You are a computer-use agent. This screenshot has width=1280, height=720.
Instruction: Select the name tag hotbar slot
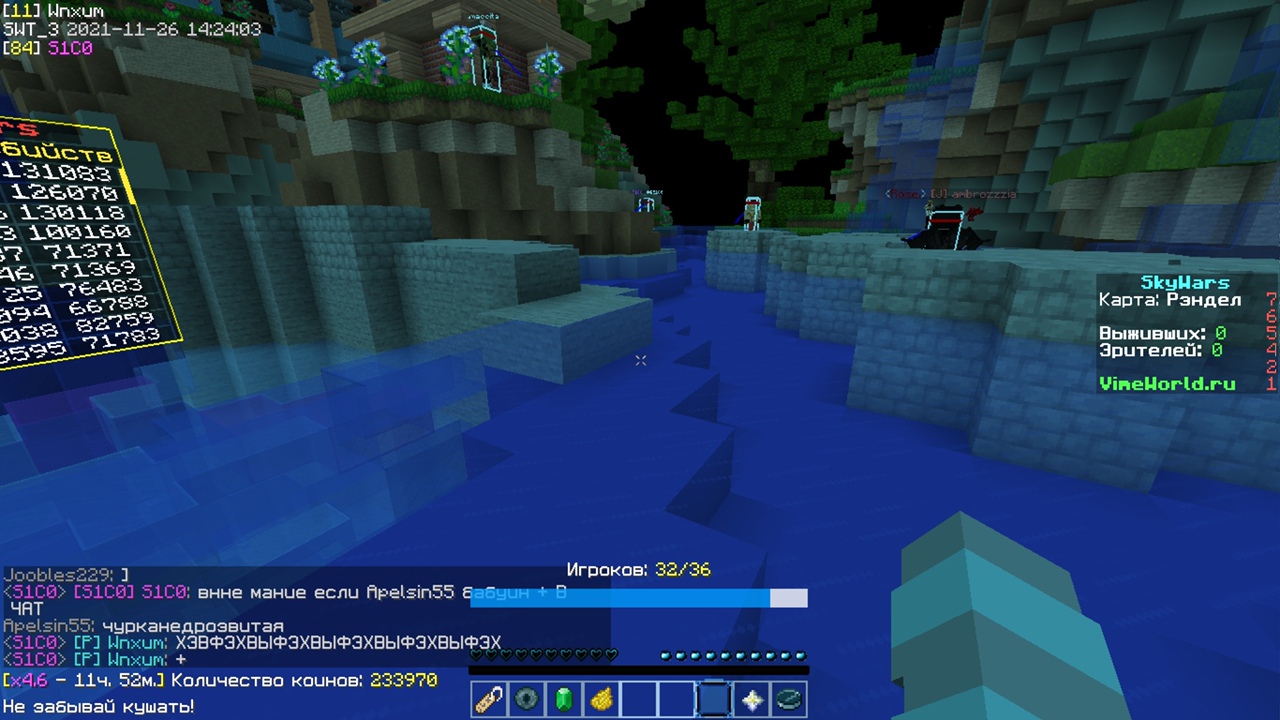point(489,699)
